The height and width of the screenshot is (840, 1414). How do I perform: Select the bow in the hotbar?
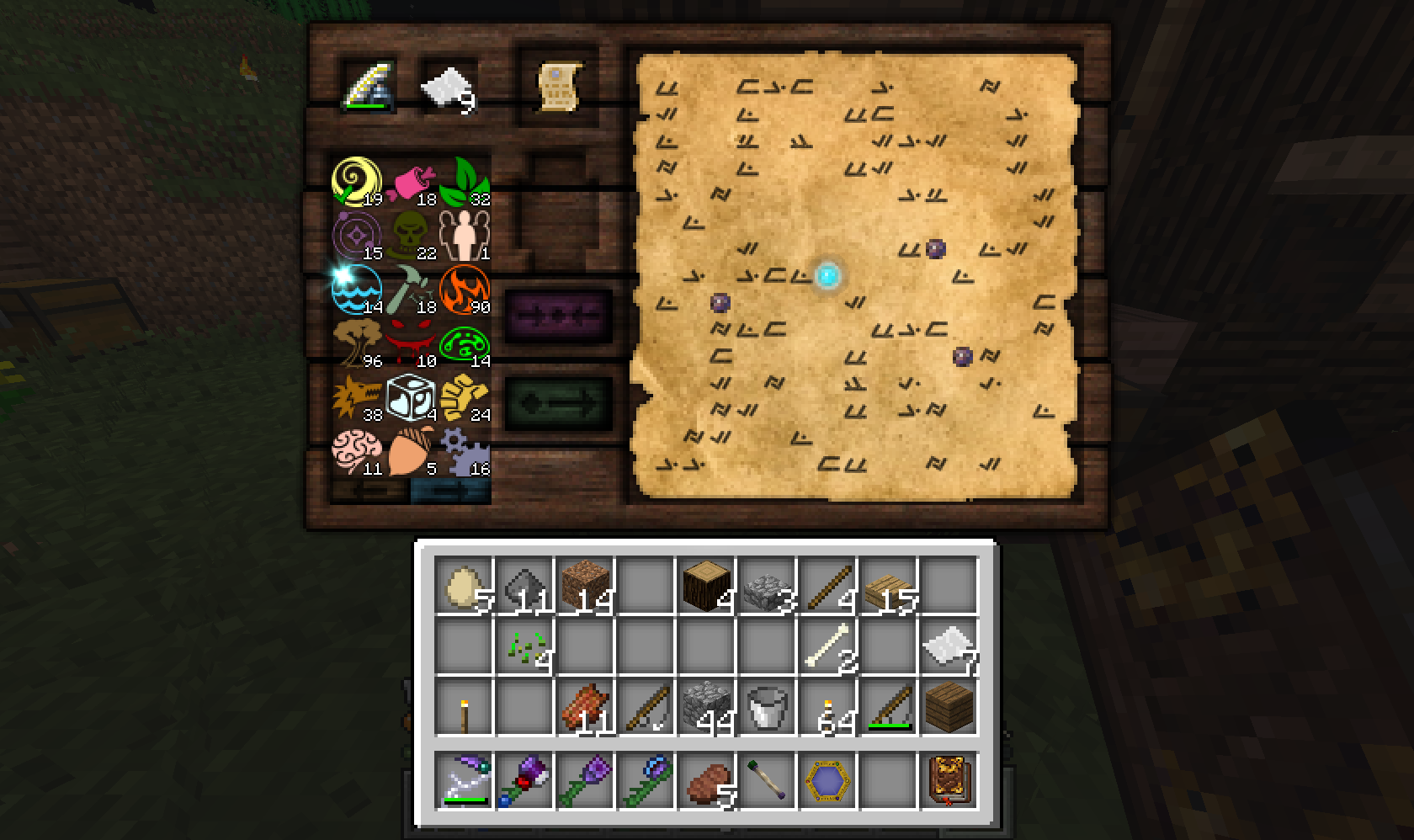point(464,780)
